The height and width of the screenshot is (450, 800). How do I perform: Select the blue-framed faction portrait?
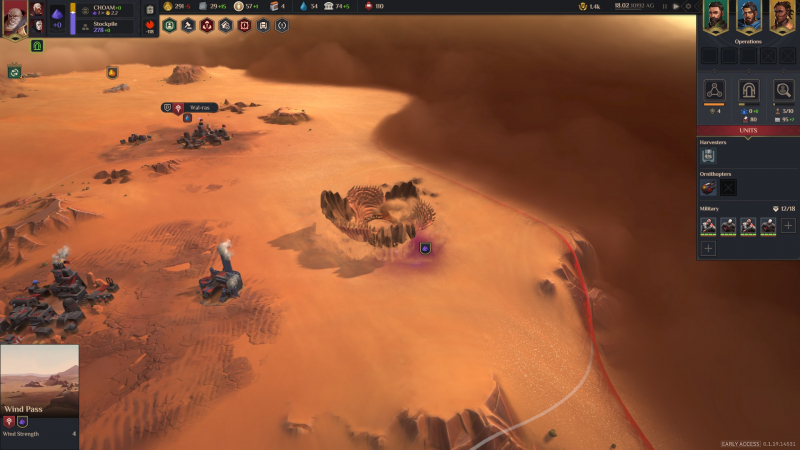(748, 18)
